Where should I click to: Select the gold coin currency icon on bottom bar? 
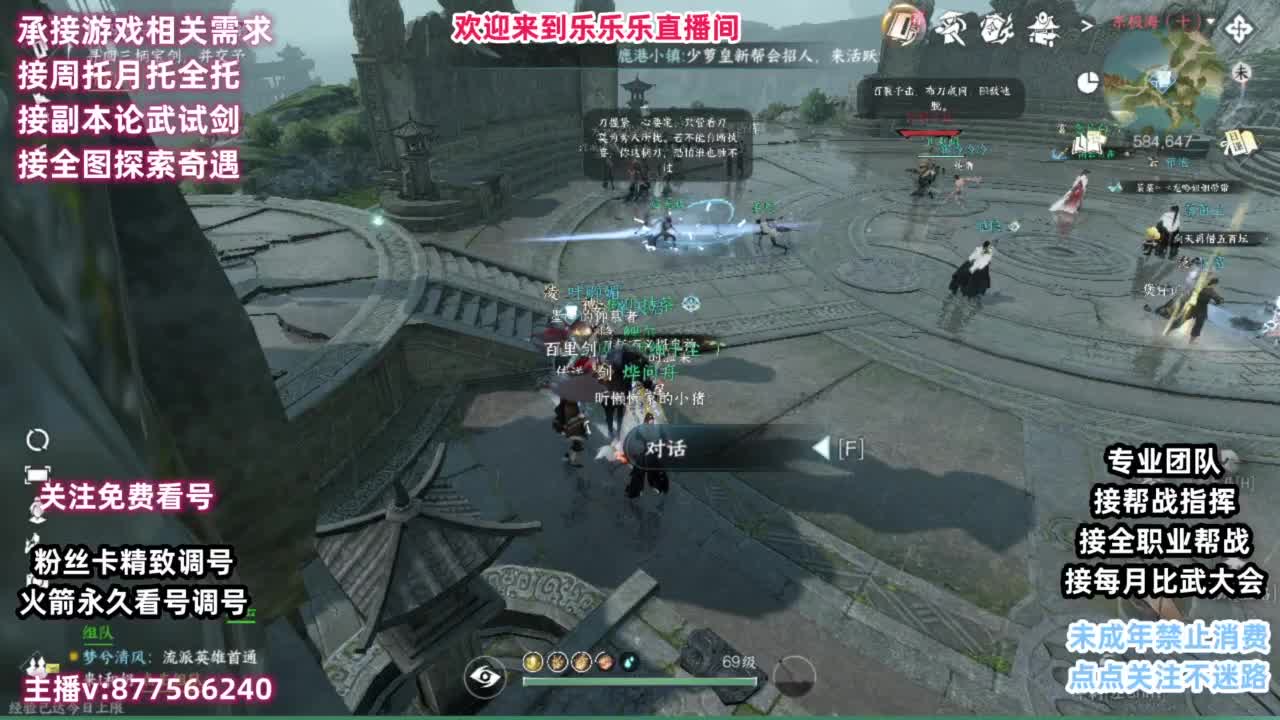532,662
